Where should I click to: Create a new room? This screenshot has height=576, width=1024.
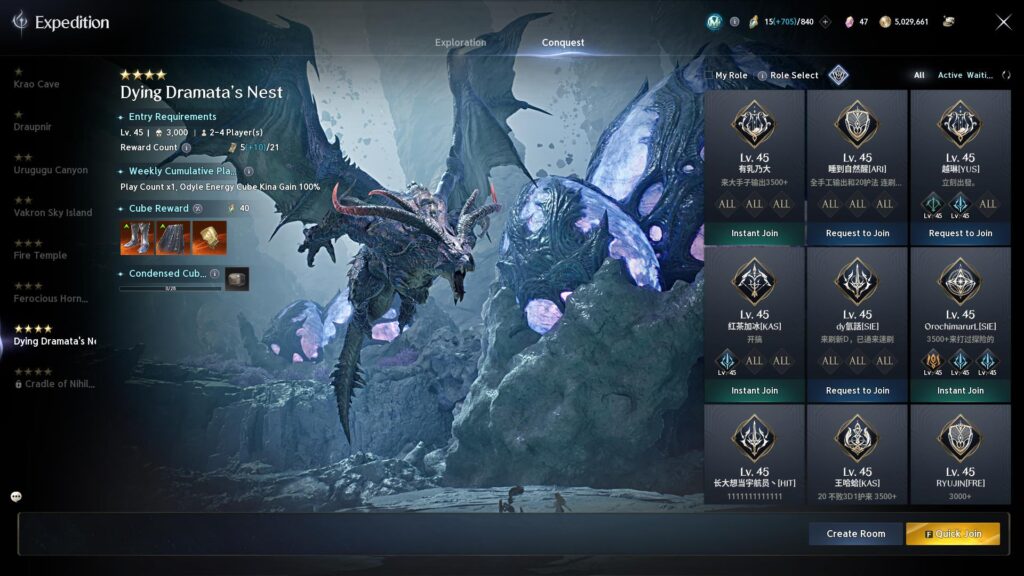(855, 534)
